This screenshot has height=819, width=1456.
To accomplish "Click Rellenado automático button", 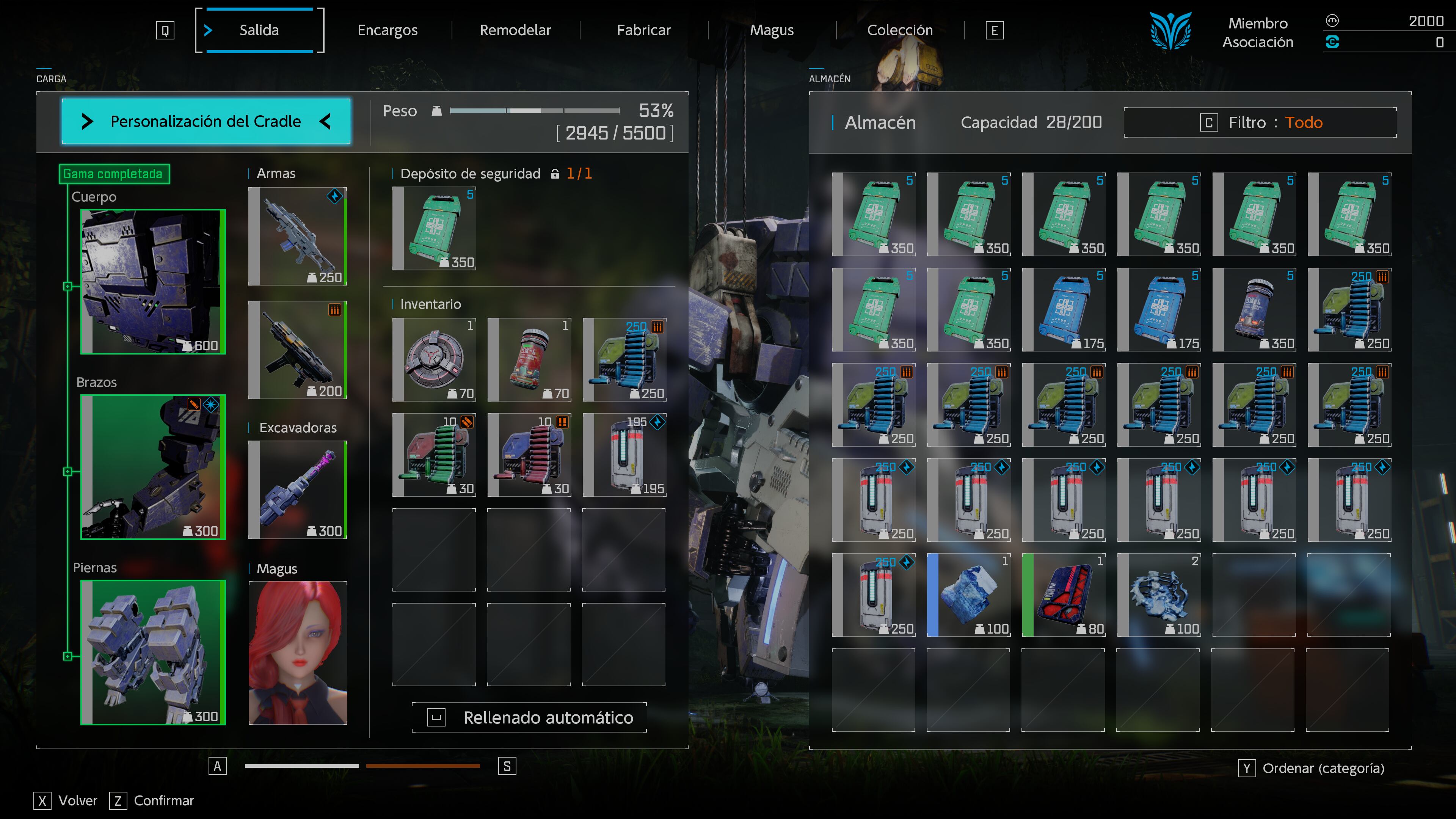I will [530, 717].
